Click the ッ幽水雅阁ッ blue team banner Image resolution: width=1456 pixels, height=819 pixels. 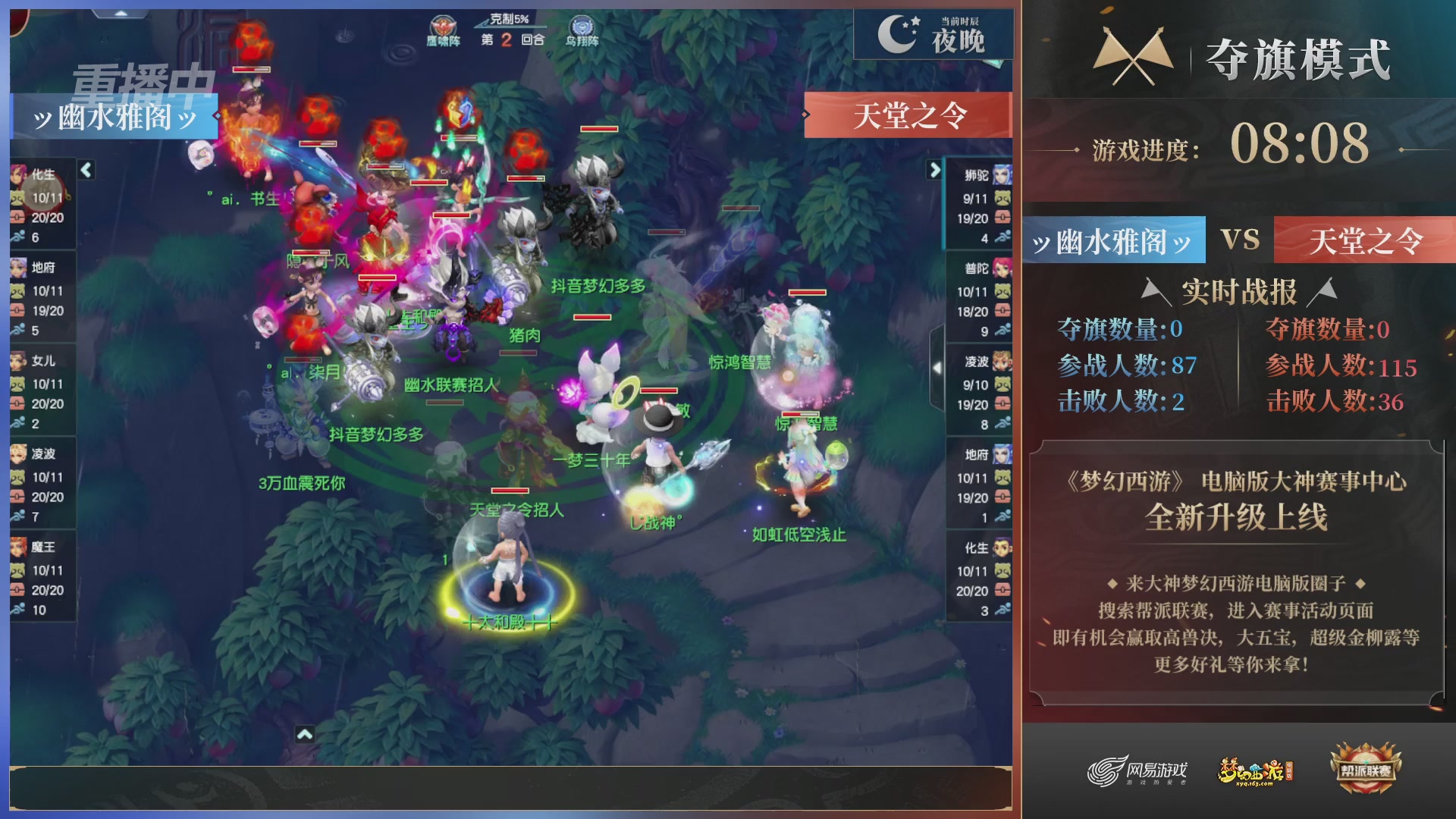pos(115,115)
